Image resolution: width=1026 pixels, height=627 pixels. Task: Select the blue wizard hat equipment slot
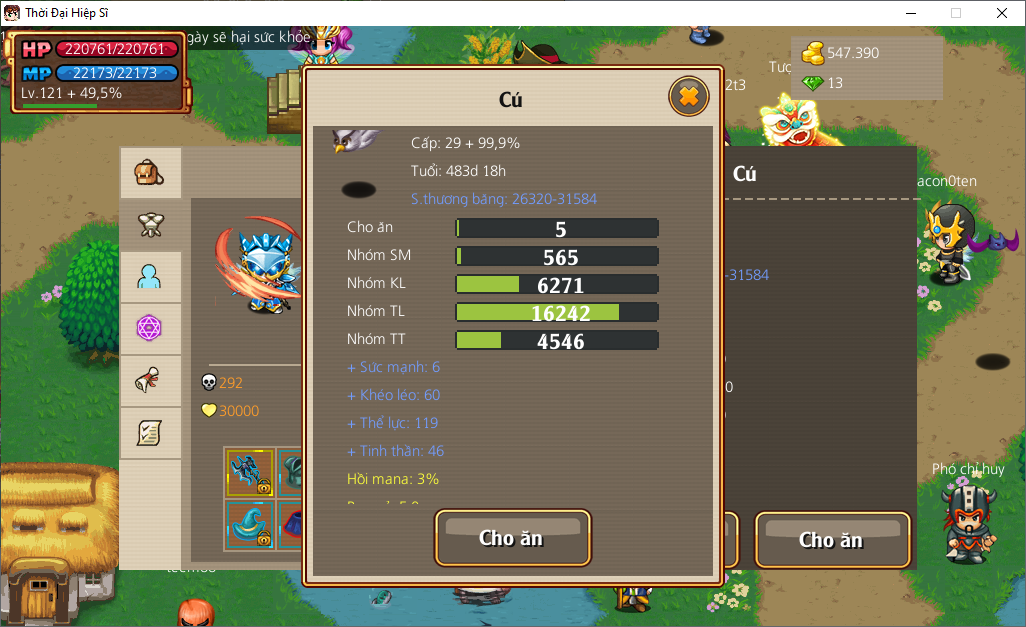click(249, 524)
